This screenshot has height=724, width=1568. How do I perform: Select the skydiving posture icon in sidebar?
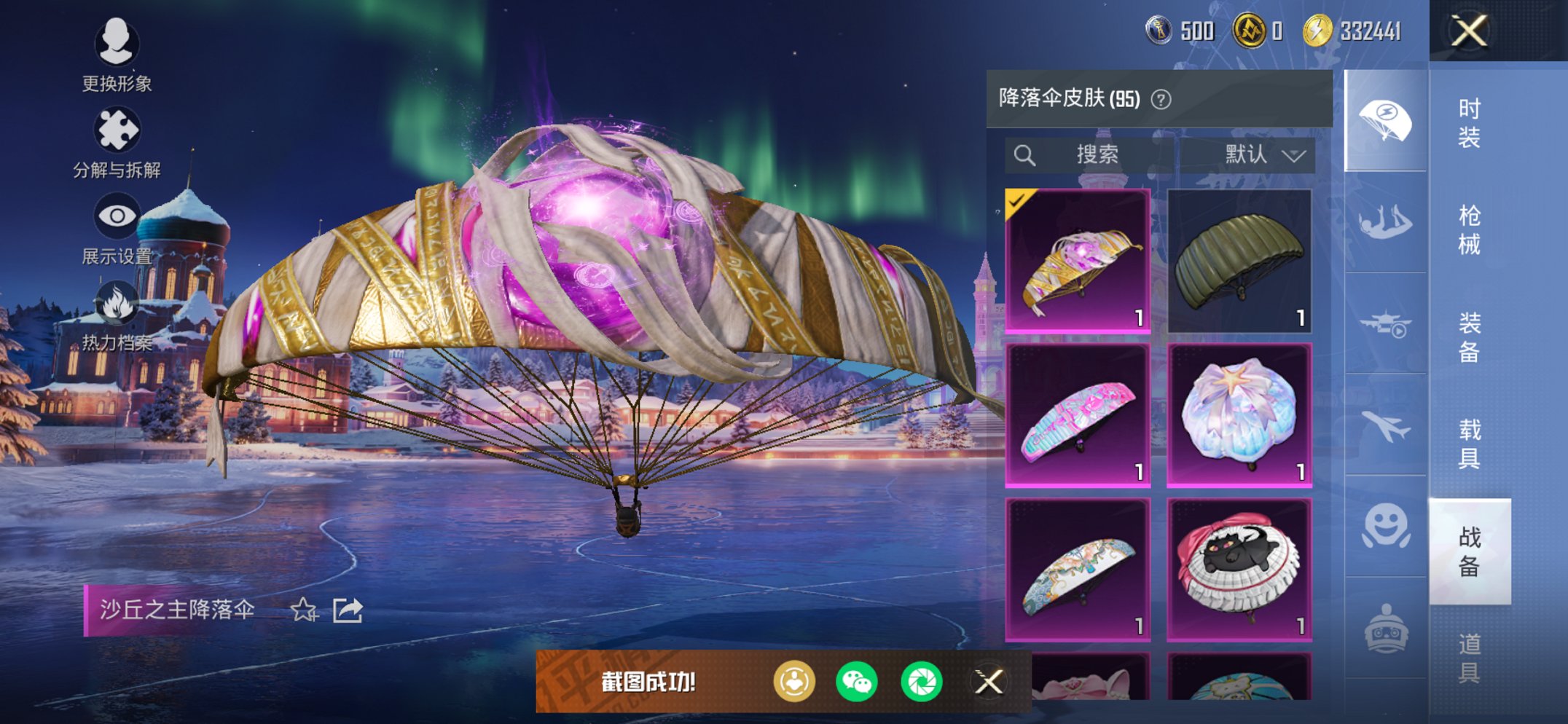[x=1386, y=222]
